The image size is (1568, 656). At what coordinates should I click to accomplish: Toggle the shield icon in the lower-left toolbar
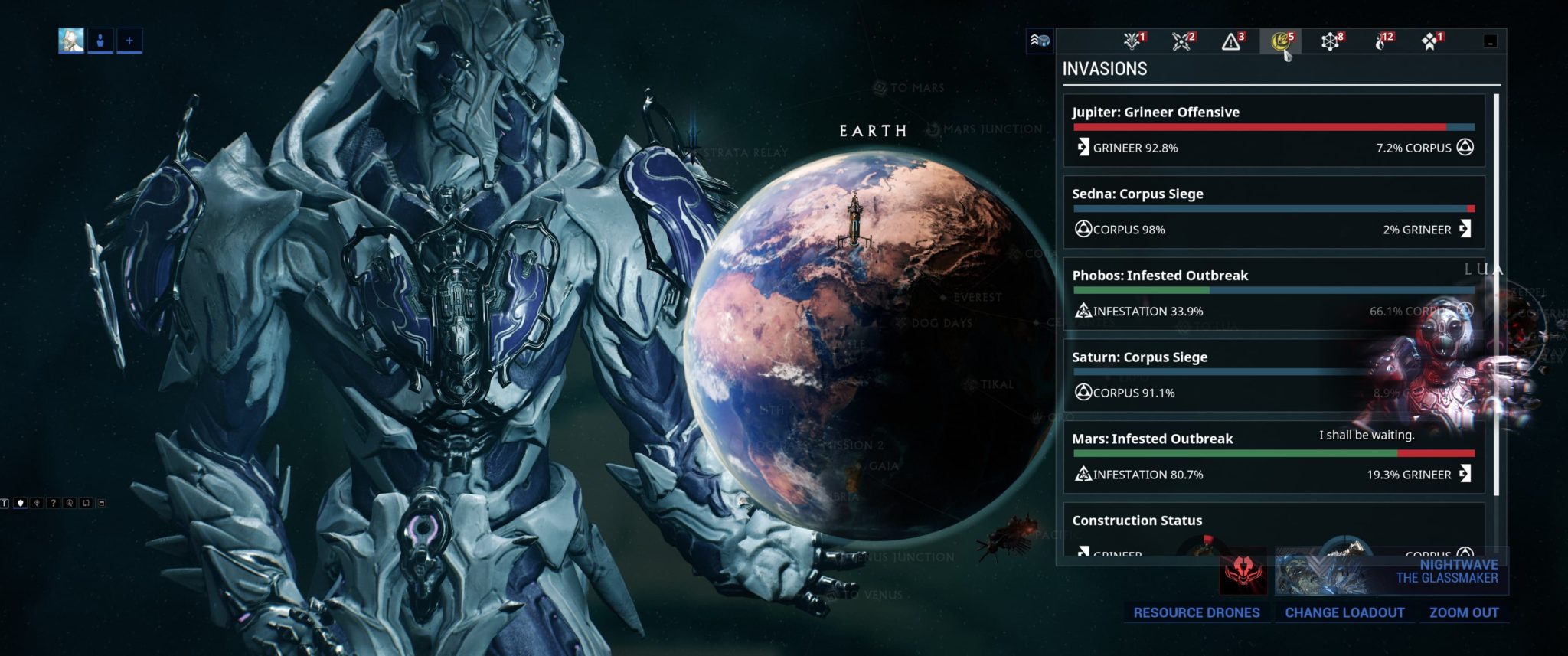(x=21, y=503)
